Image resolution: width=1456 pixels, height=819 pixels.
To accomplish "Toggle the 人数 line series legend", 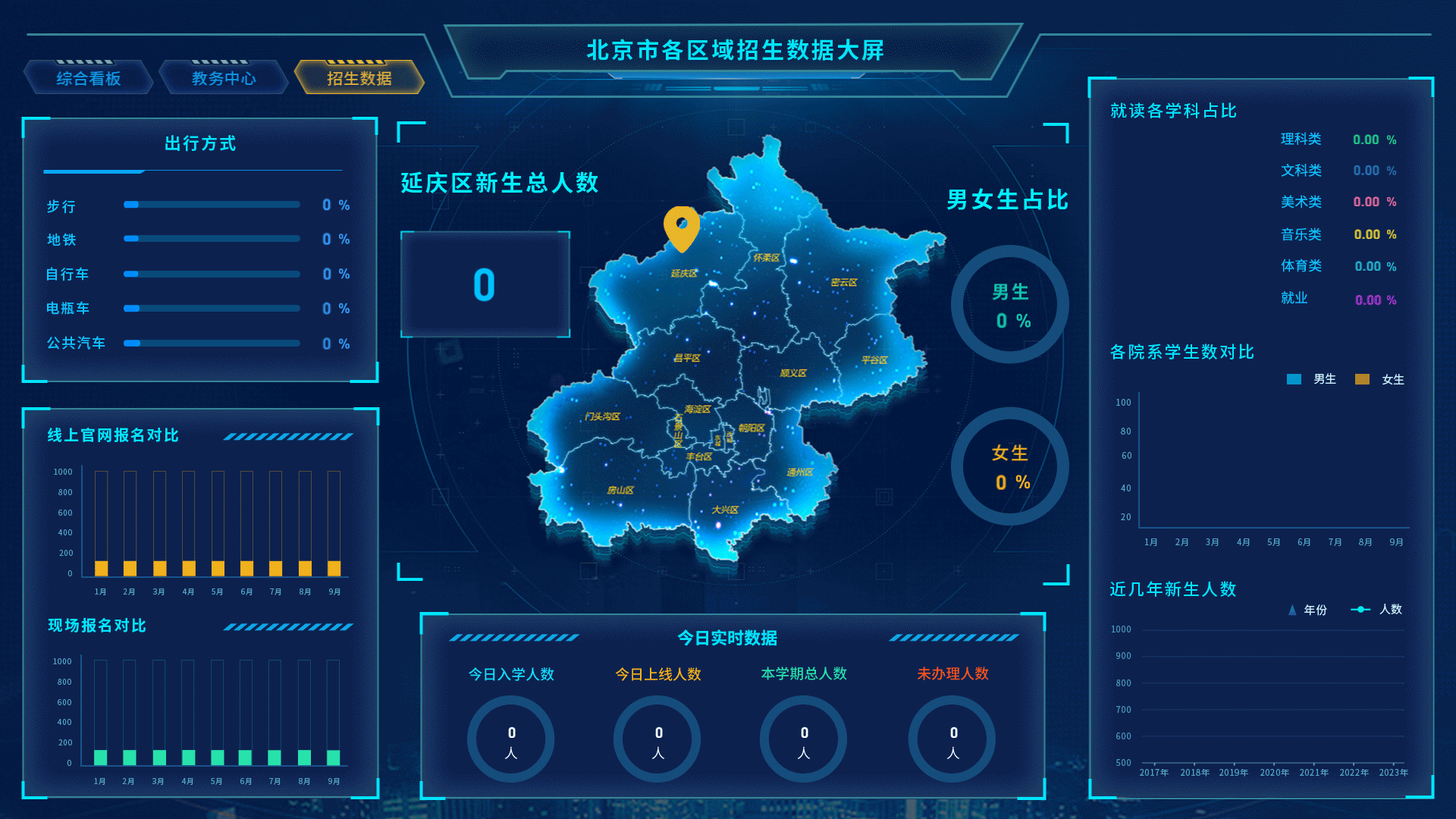I will pyautogui.click(x=1362, y=609).
